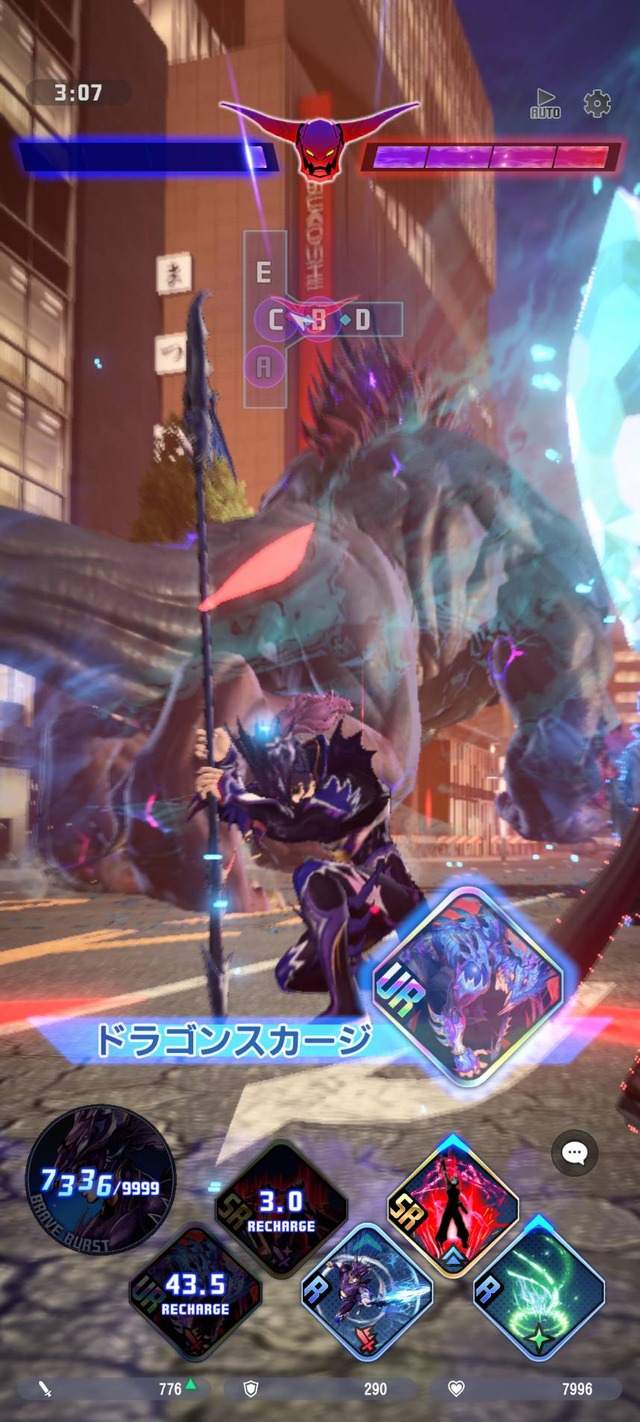Select position A on the formation grid
Screen dimensions: 640x1422
pos(264,368)
